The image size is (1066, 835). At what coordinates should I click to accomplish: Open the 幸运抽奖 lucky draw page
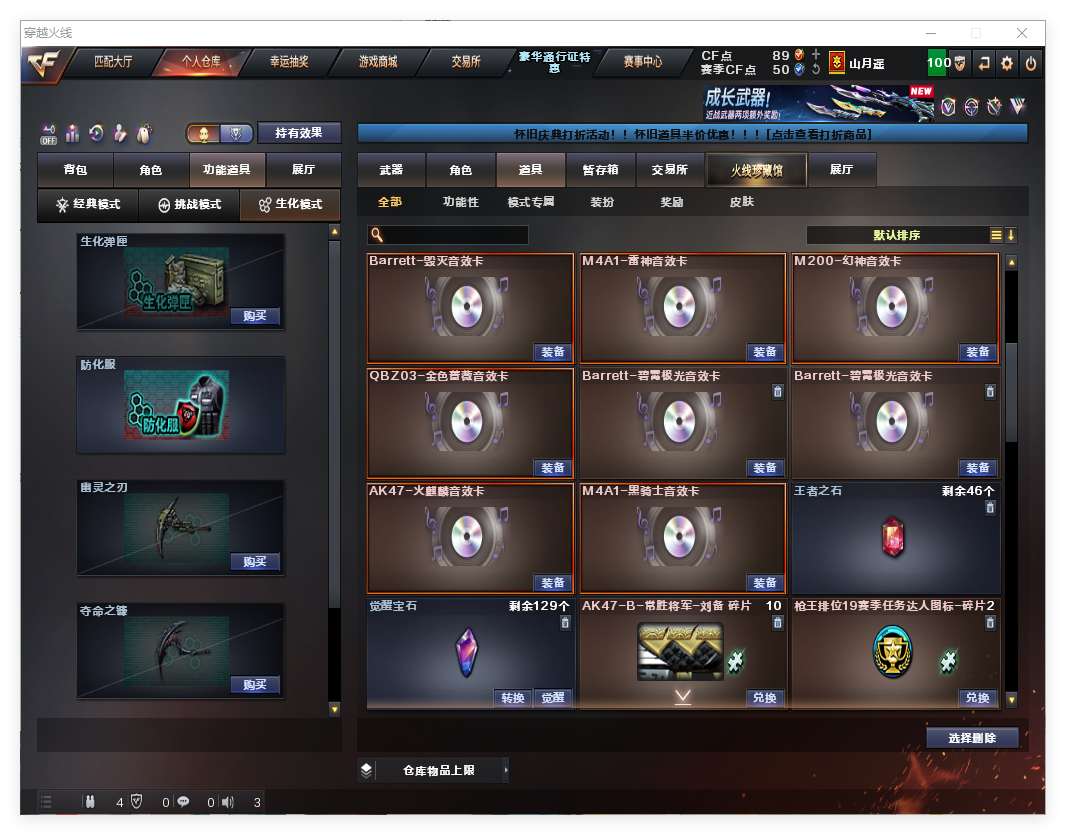289,62
